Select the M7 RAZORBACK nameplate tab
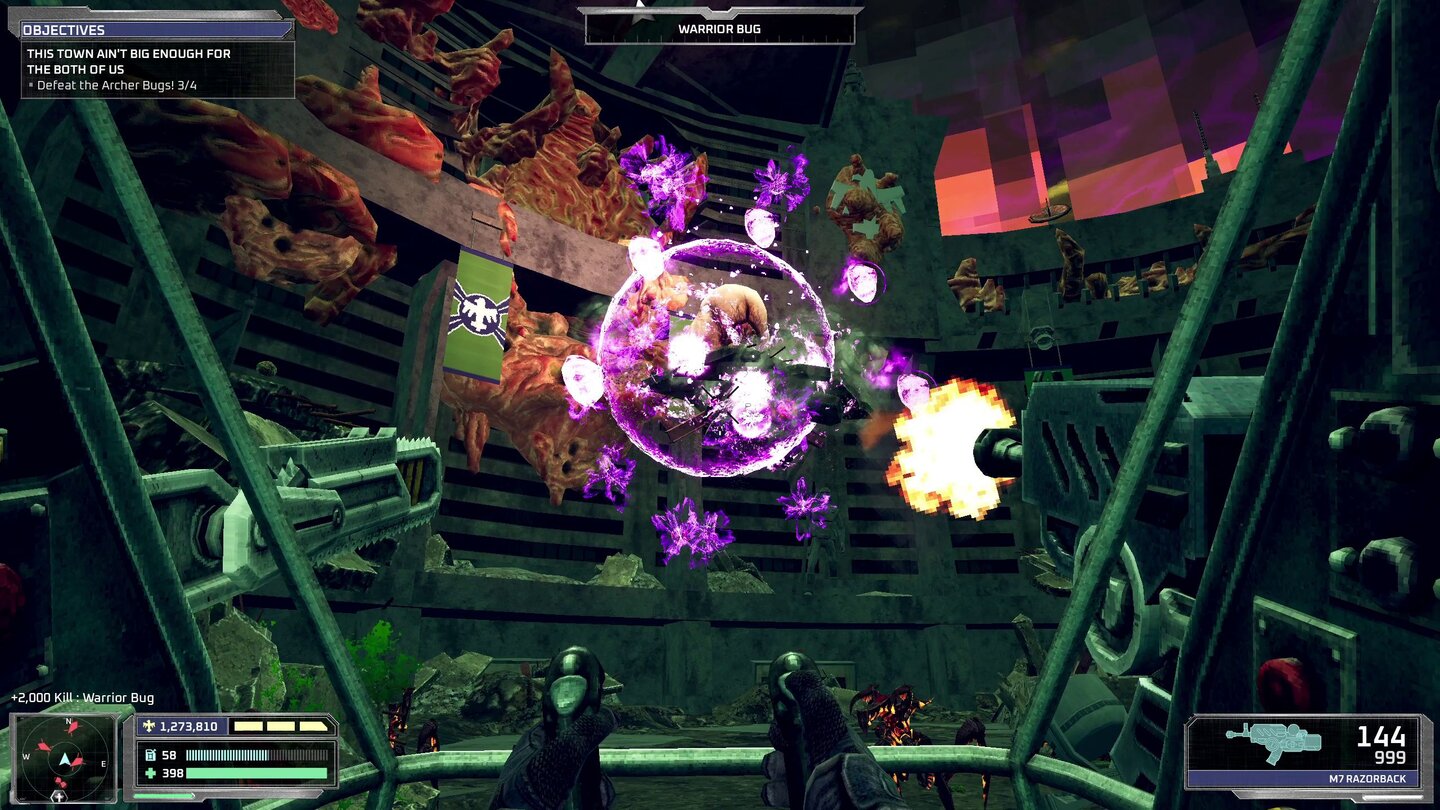This screenshot has width=1440, height=810. click(1368, 779)
